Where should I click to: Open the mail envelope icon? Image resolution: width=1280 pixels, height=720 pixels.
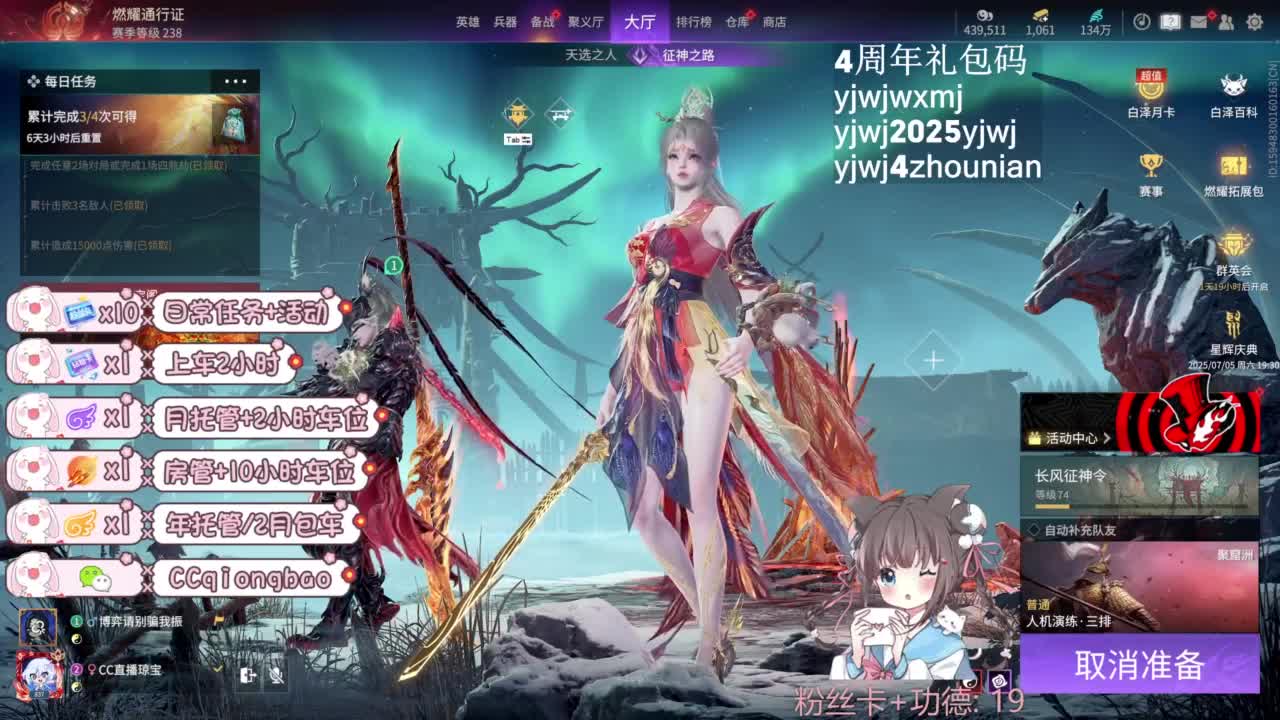[x=1198, y=23]
